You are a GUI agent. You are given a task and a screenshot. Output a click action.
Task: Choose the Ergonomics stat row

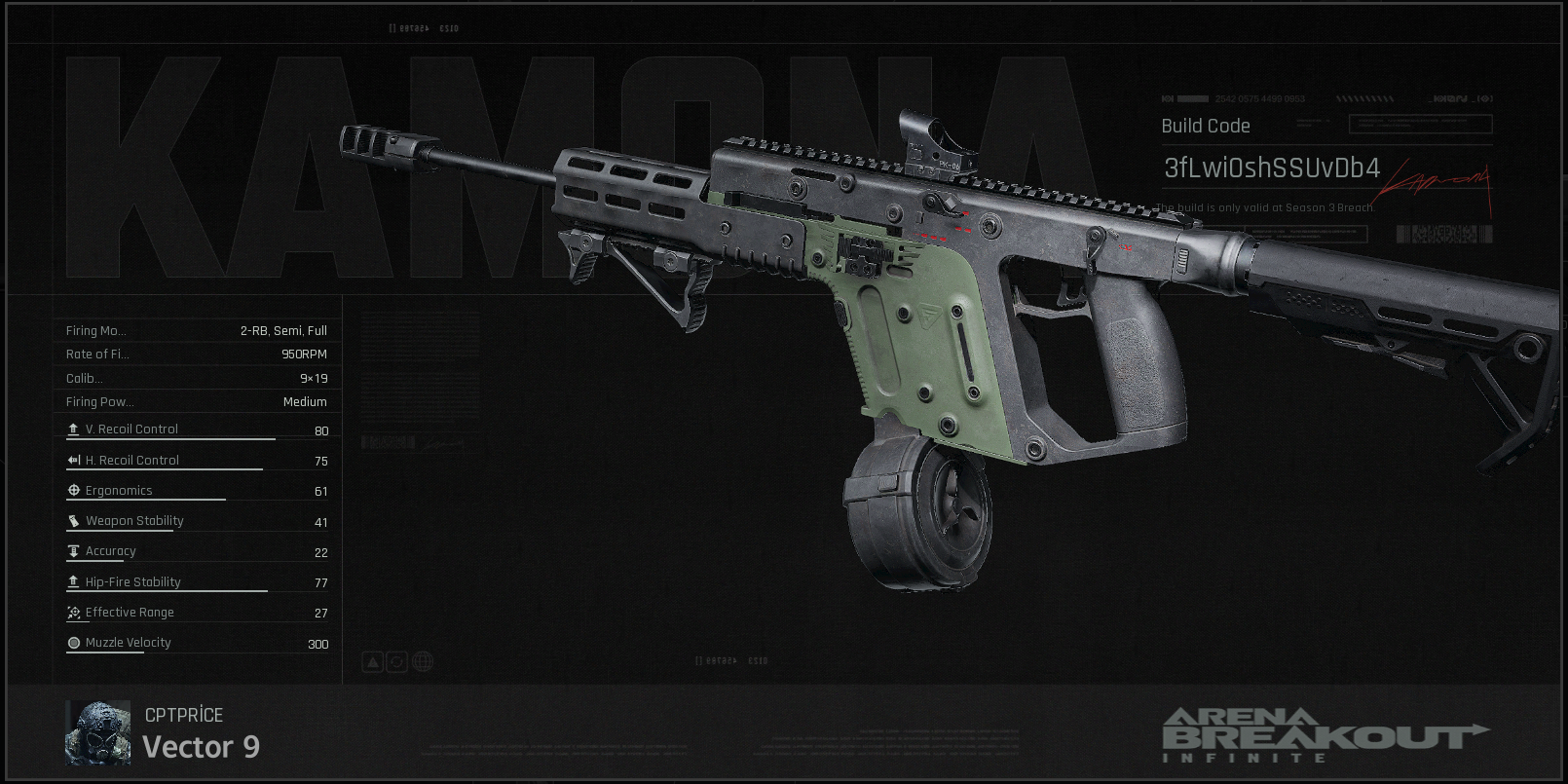(x=196, y=491)
